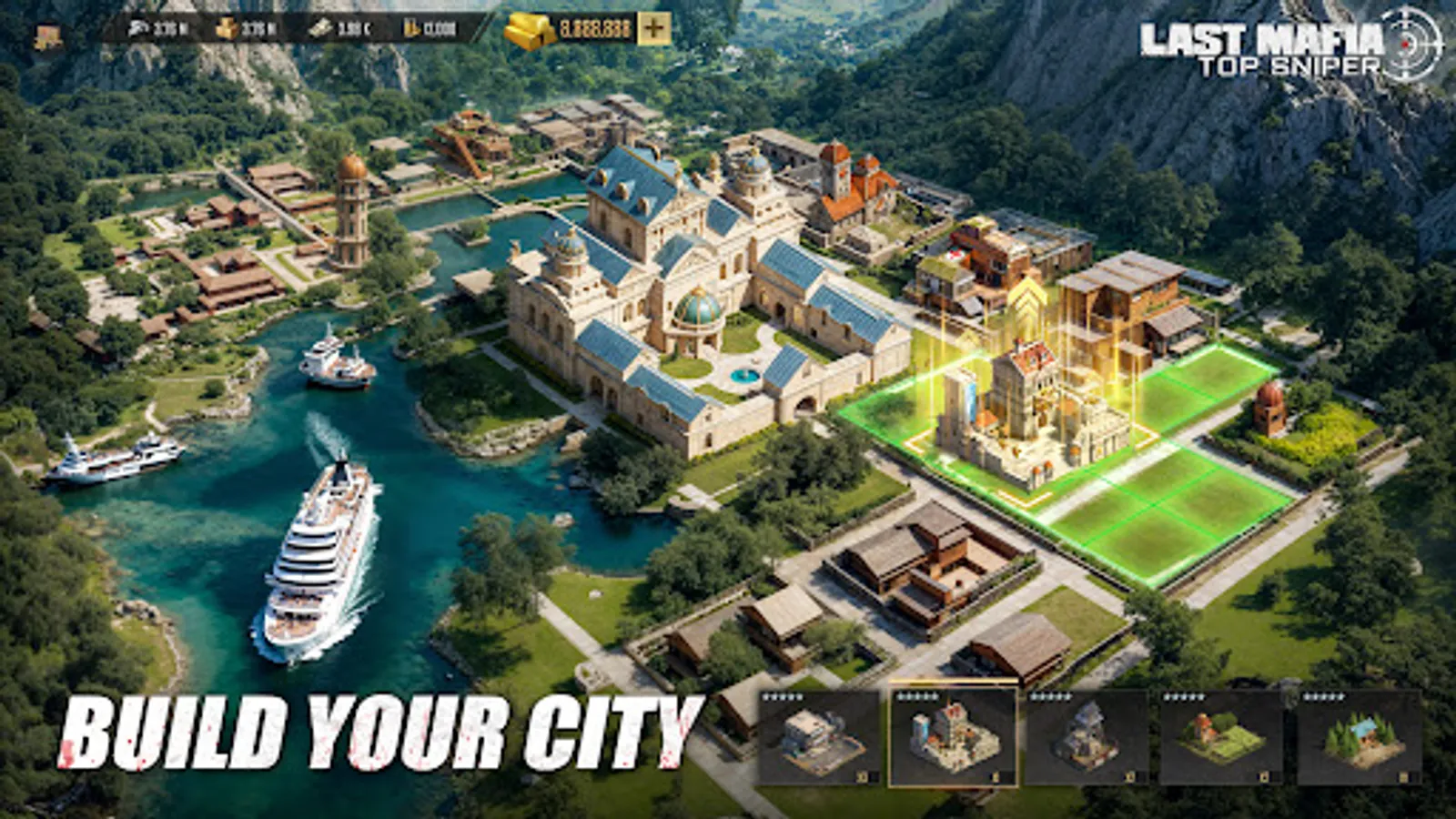Click the BUILD YOUR CITY banner text
This screenshot has height=819, width=1456.
point(382,728)
